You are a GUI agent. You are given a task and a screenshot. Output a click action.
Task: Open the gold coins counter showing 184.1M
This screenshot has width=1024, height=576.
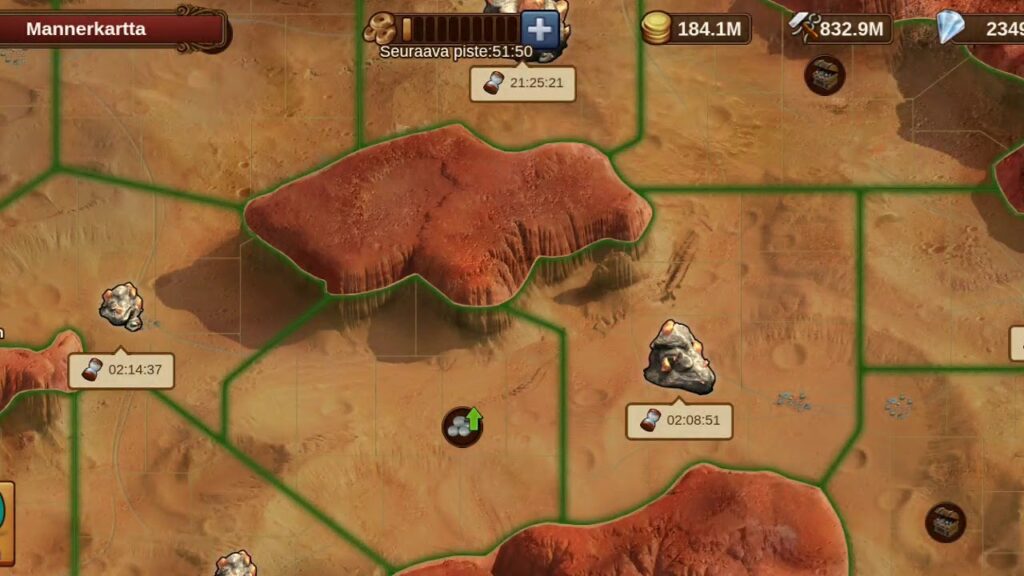pos(697,28)
